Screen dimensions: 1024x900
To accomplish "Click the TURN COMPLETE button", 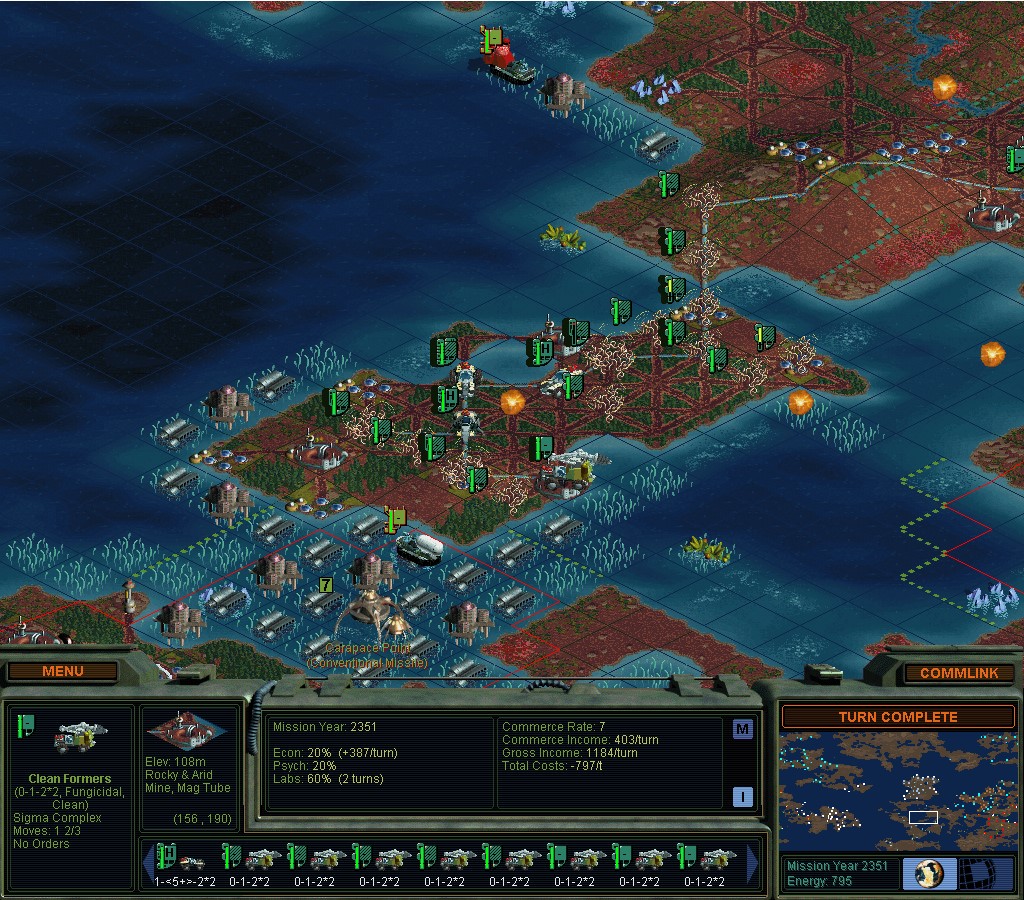I will [x=897, y=717].
